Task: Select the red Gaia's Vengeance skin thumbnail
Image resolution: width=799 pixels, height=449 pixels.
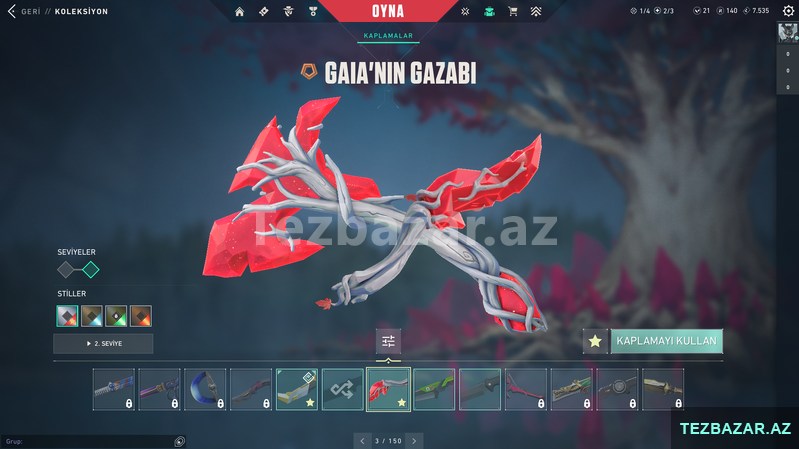Action: [388, 389]
